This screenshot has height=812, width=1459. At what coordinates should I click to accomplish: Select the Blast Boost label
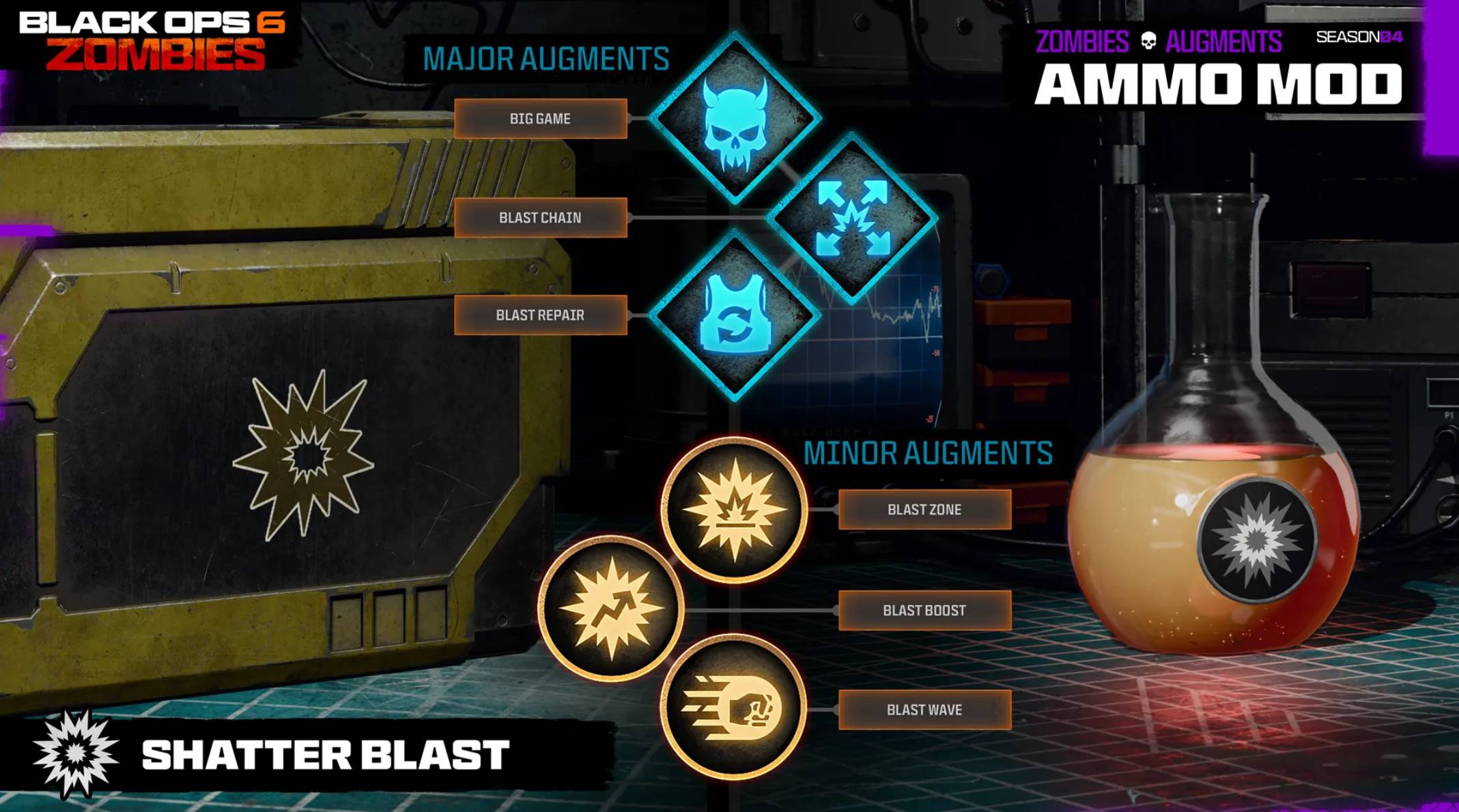(924, 610)
